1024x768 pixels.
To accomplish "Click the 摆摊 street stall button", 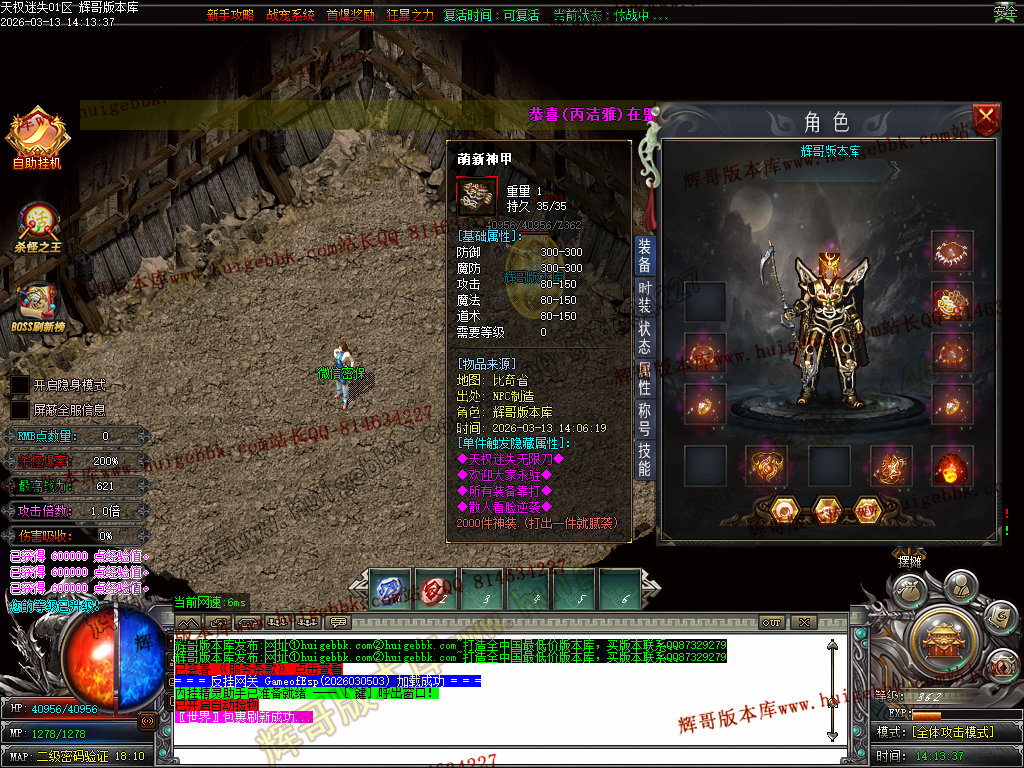I will [909, 562].
